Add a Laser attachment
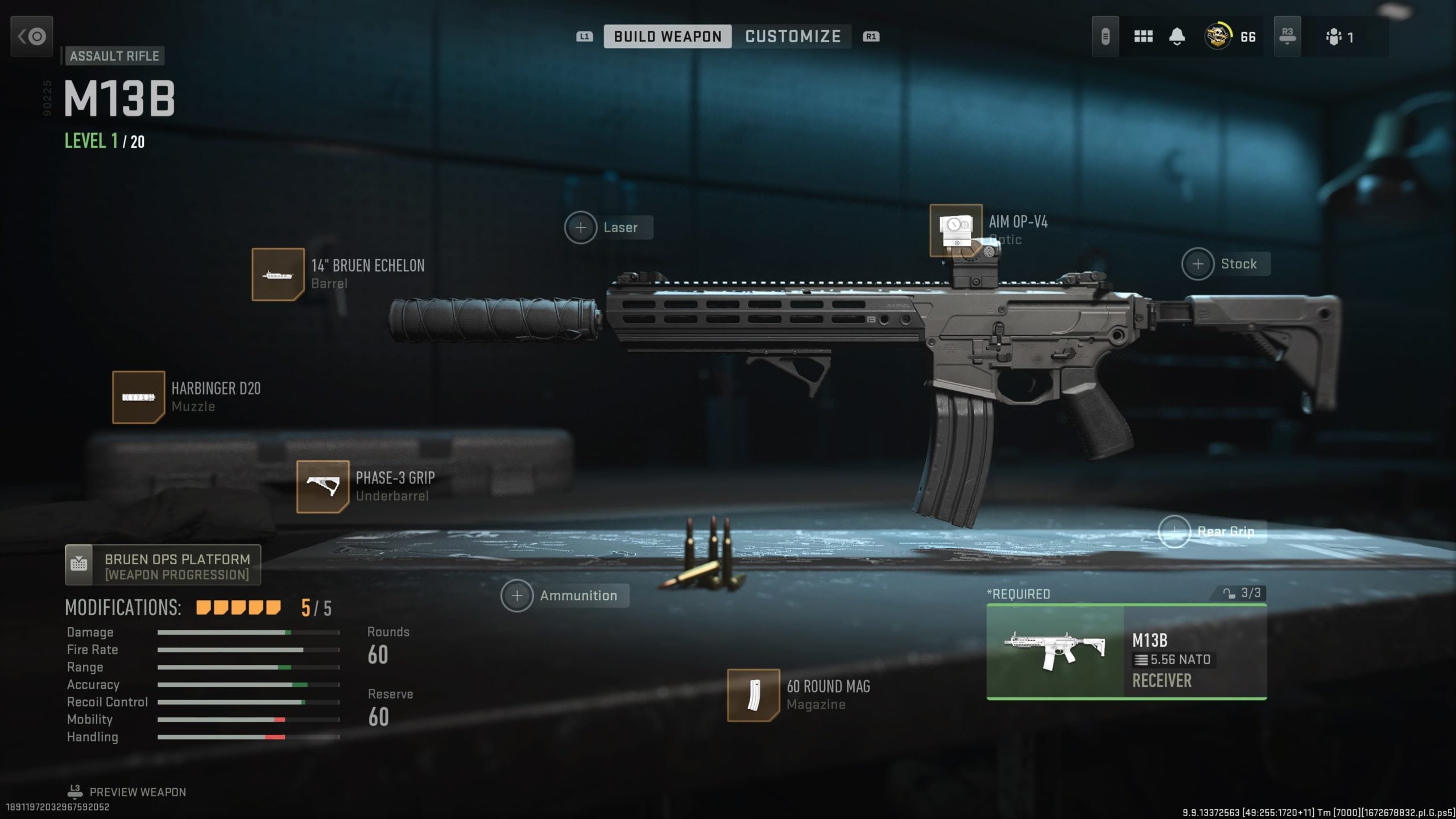This screenshot has height=819, width=1456. tap(581, 227)
